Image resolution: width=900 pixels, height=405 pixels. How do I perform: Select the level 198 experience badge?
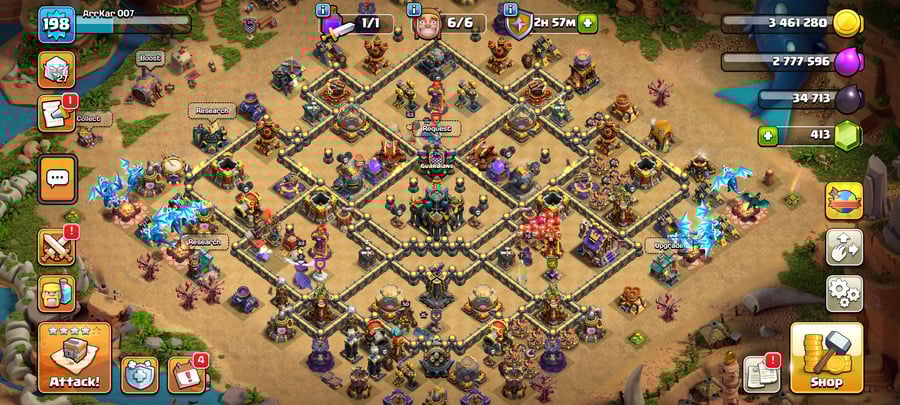click(56, 22)
